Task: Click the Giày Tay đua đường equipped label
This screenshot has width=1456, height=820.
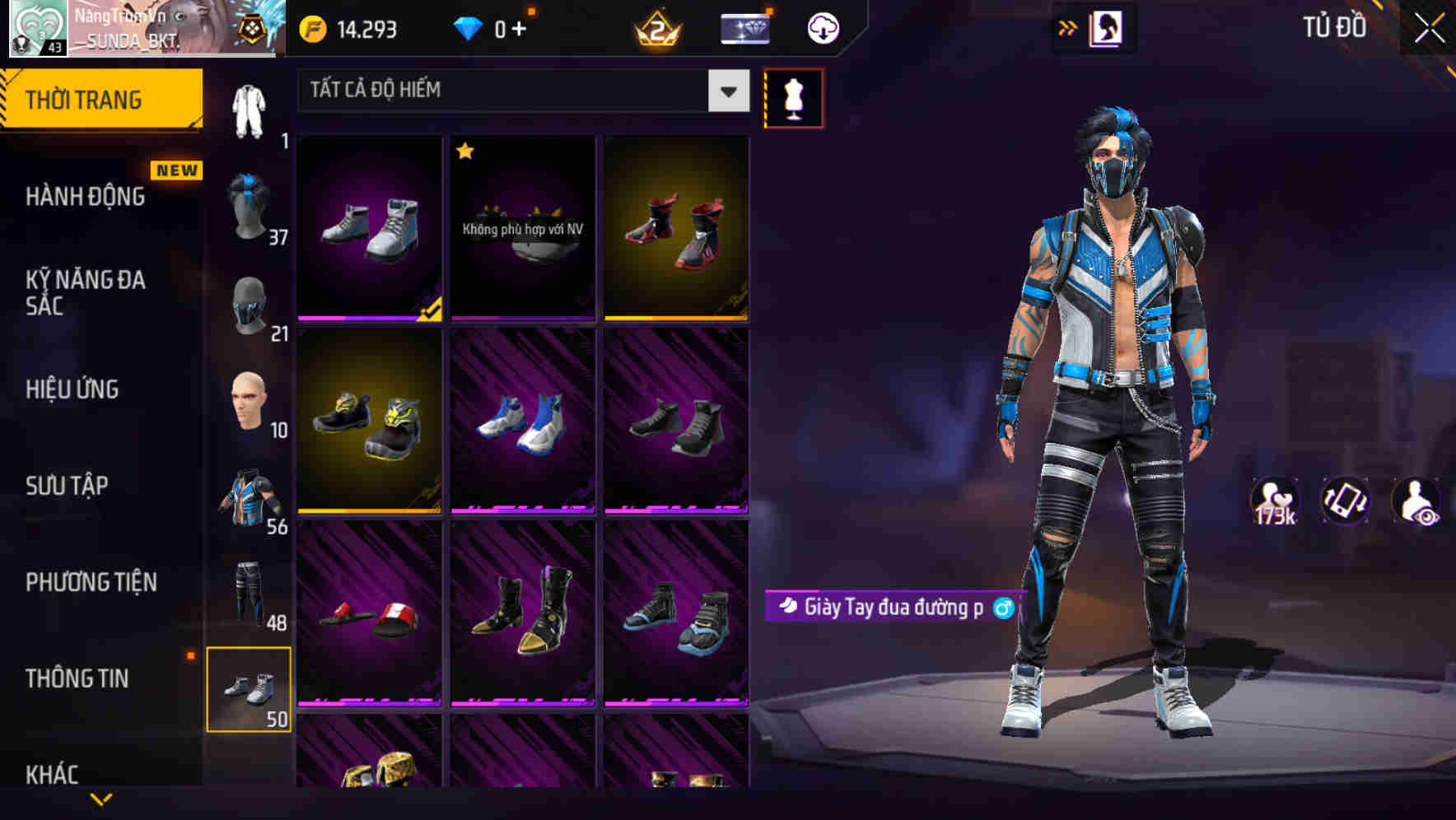Action: tap(894, 606)
